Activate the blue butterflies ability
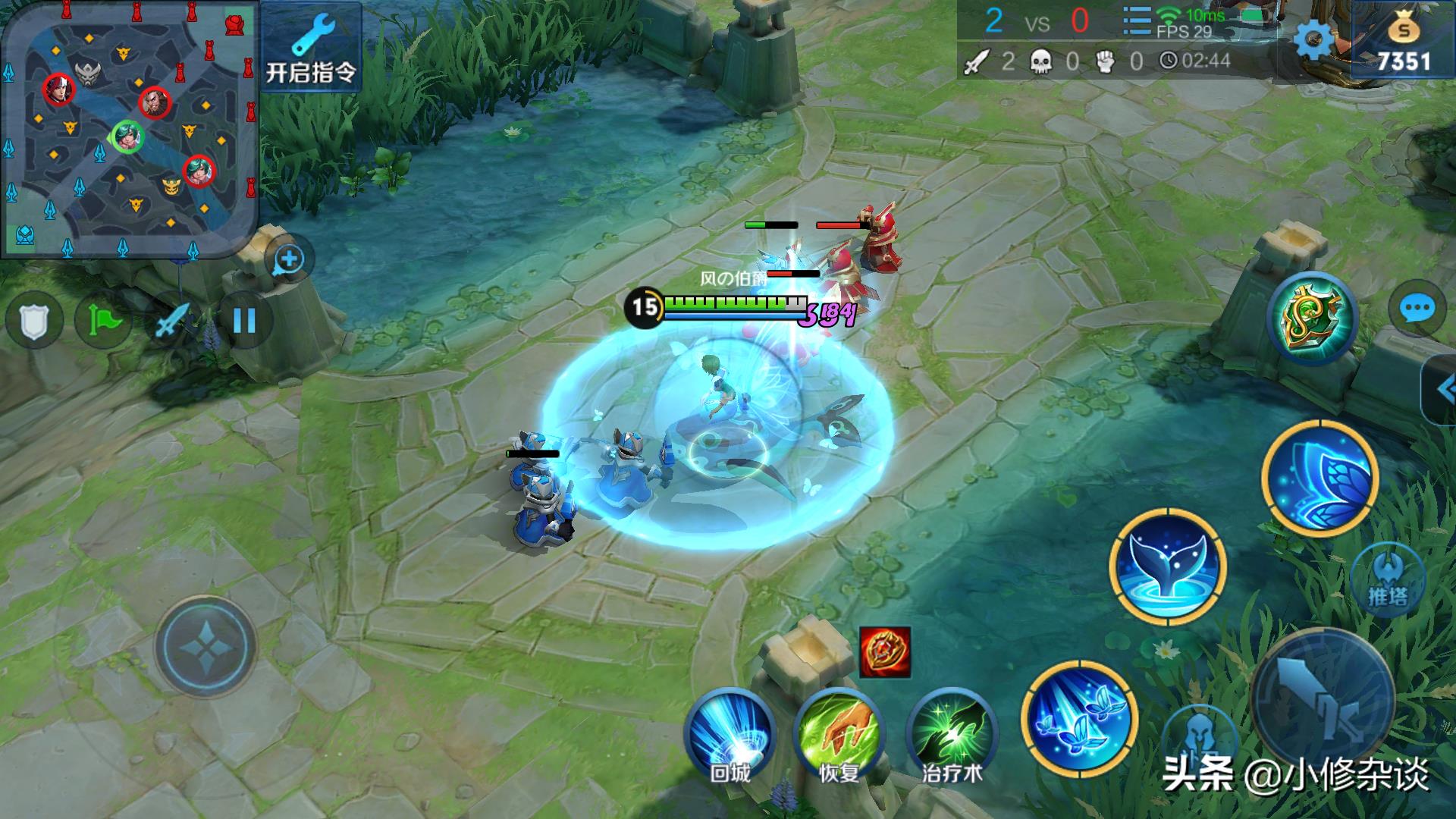The width and height of the screenshot is (1456, 819). (1078, 718)
